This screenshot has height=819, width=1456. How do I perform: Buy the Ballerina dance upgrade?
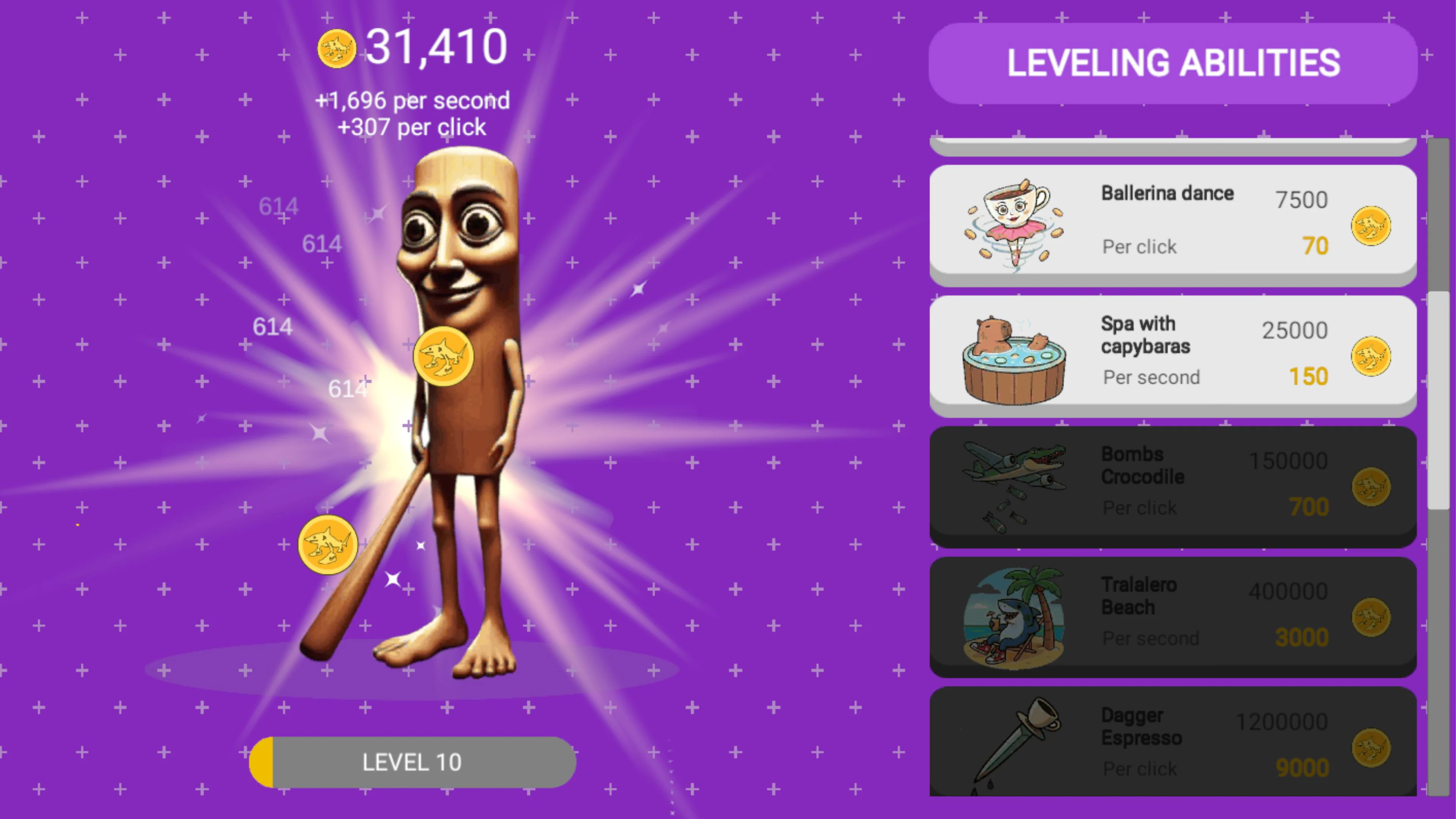[x=1172, y=224]
